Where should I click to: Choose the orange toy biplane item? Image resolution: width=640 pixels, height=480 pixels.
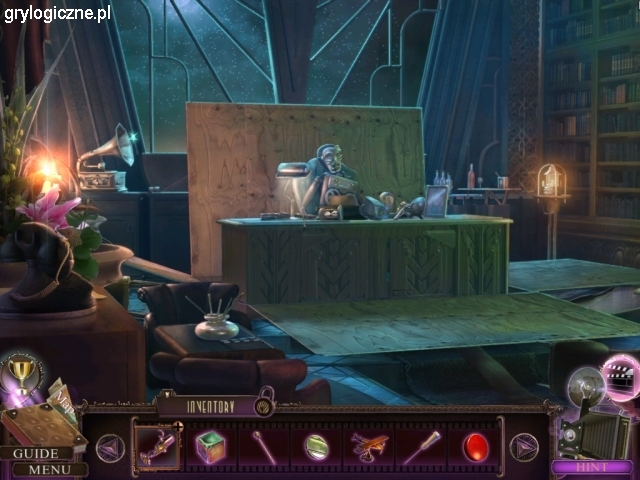(368, 446)
